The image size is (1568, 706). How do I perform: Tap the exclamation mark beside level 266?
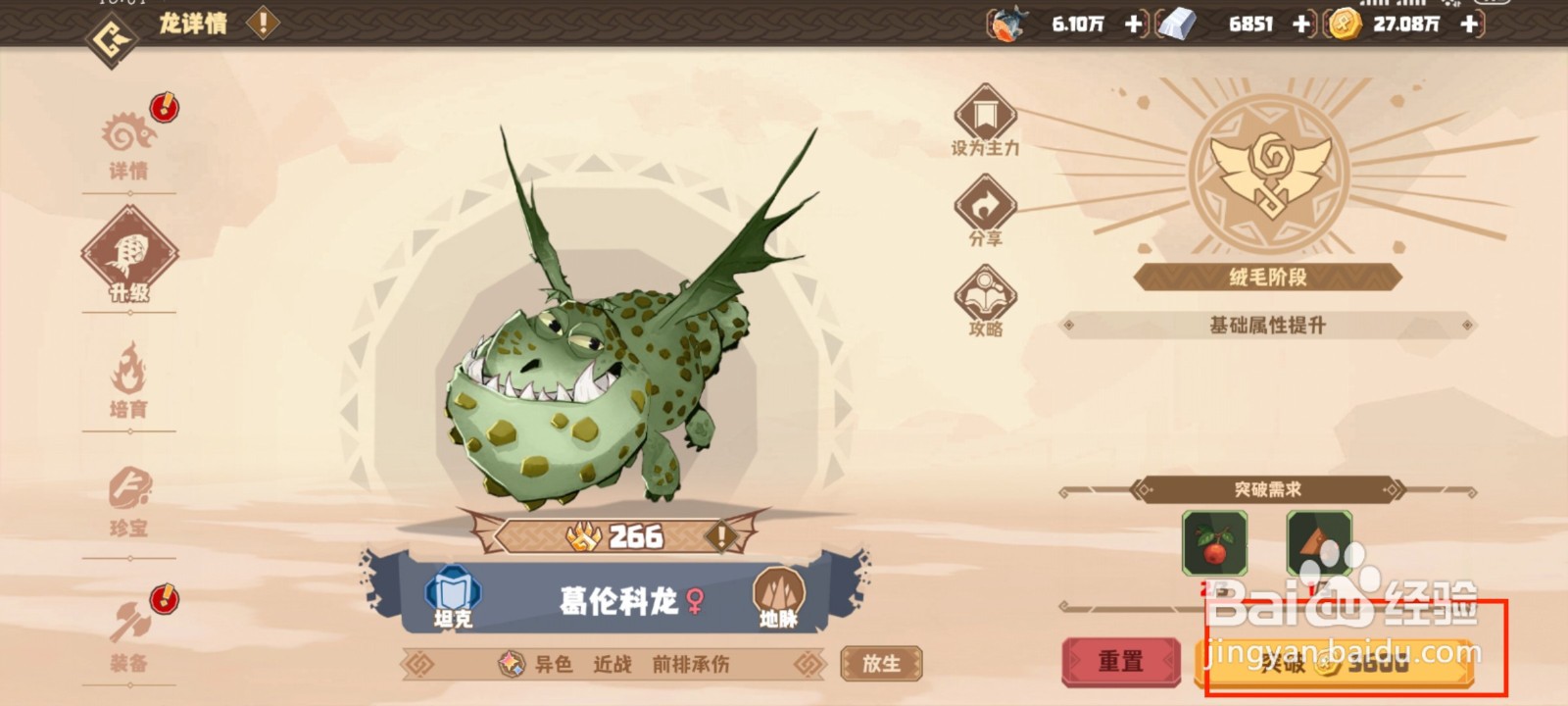click(x=721, y=536)
